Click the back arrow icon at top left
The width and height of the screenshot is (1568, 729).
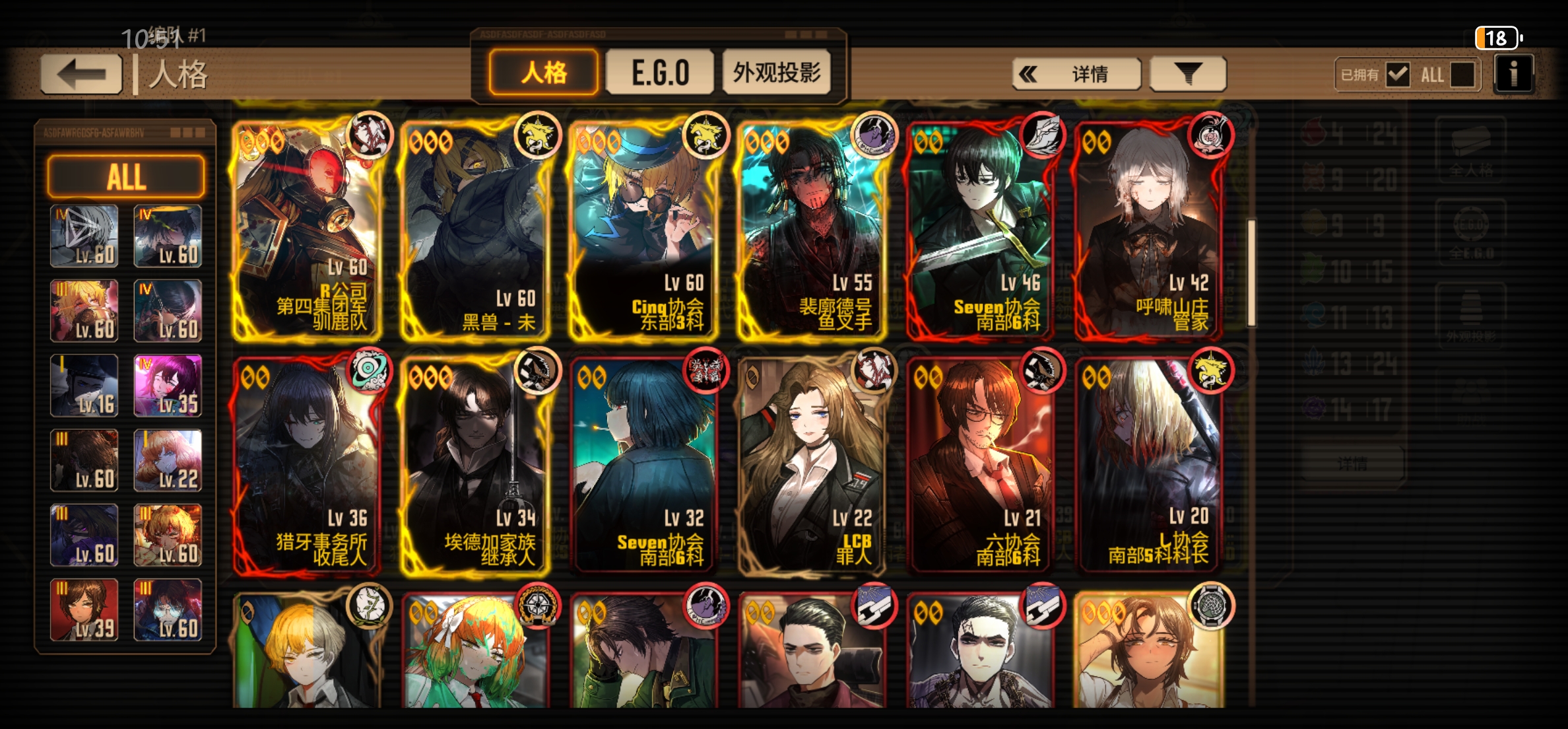click(x=81, y=73)
